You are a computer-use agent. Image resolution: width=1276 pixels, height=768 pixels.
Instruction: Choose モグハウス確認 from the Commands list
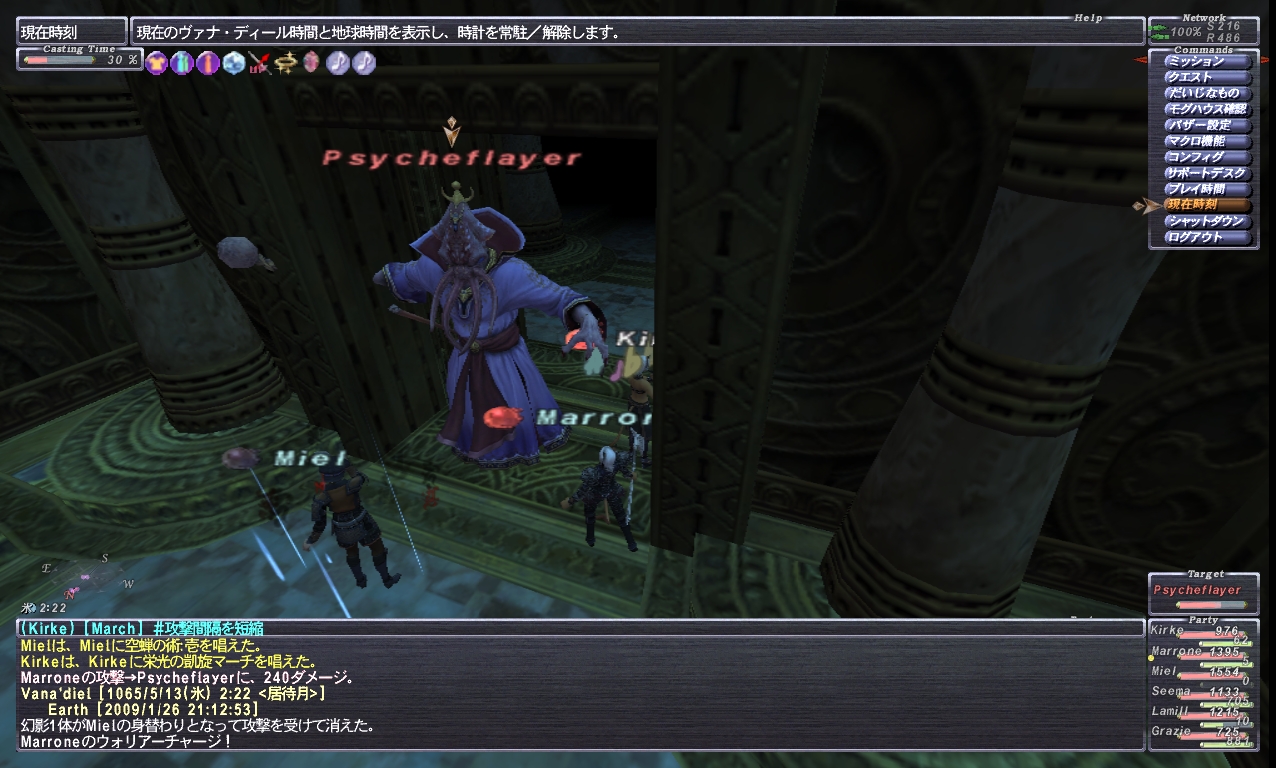tap(1208, 109)
